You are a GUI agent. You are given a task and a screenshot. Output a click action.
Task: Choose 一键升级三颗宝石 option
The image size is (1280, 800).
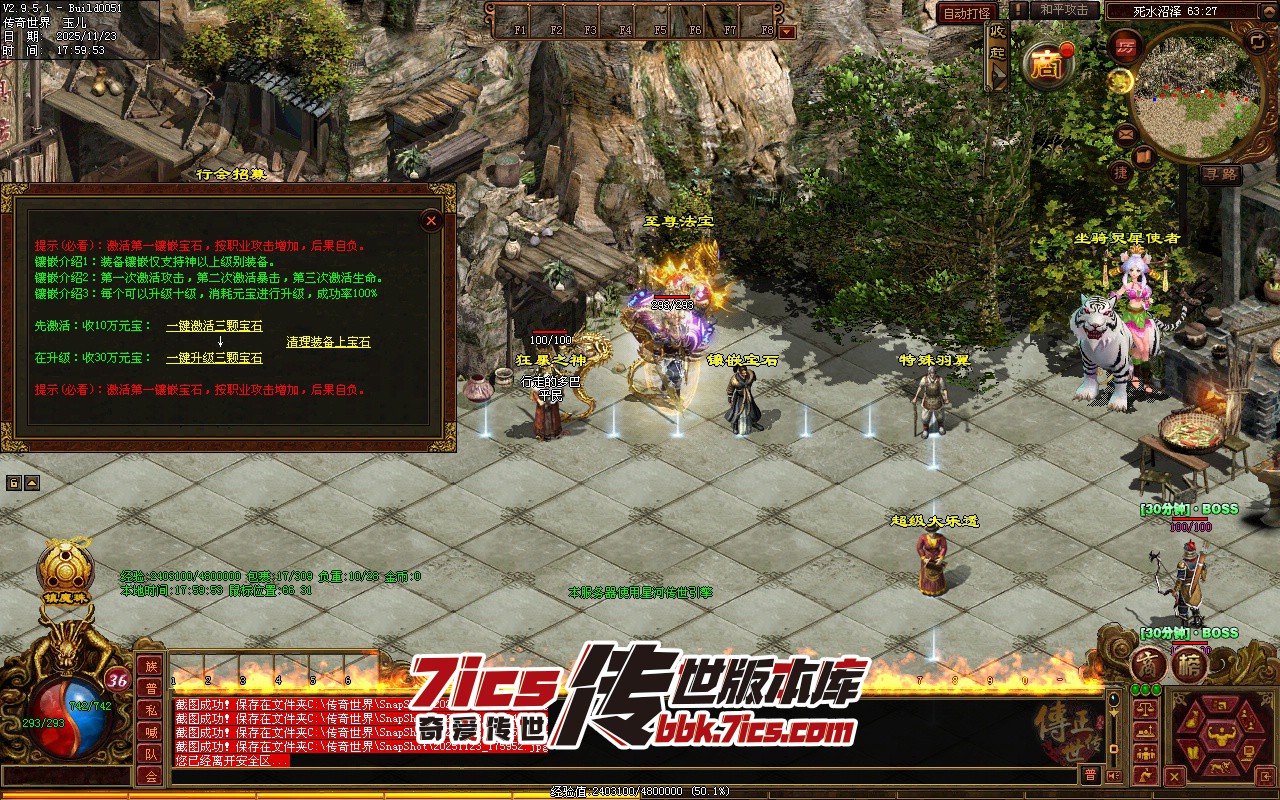[x=214, y=358]
